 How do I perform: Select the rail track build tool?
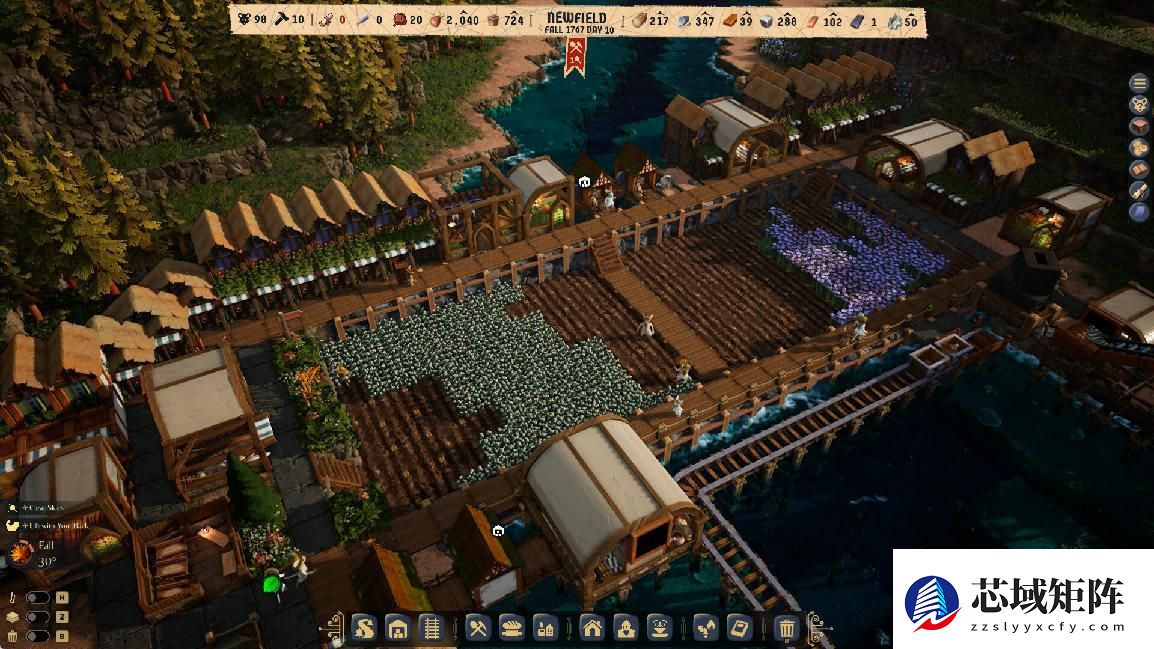(x=429, y=629)
